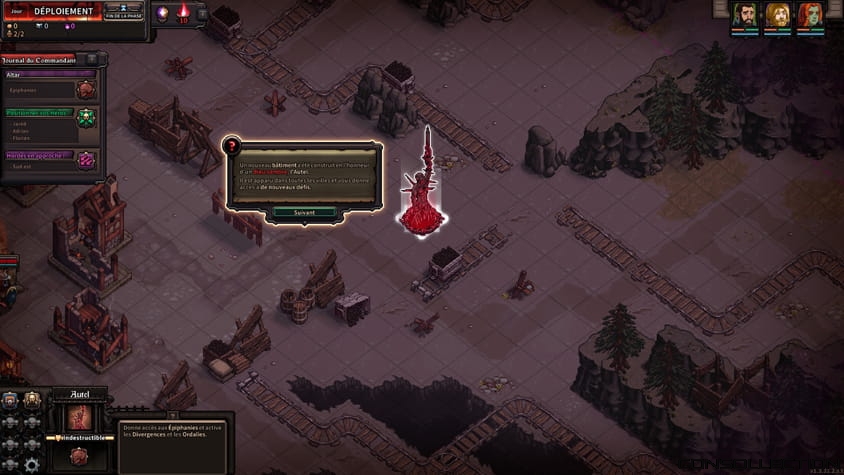Open the settings gear in the bottom menu
The height and width of the screenshot is (475, 844).
31,465
